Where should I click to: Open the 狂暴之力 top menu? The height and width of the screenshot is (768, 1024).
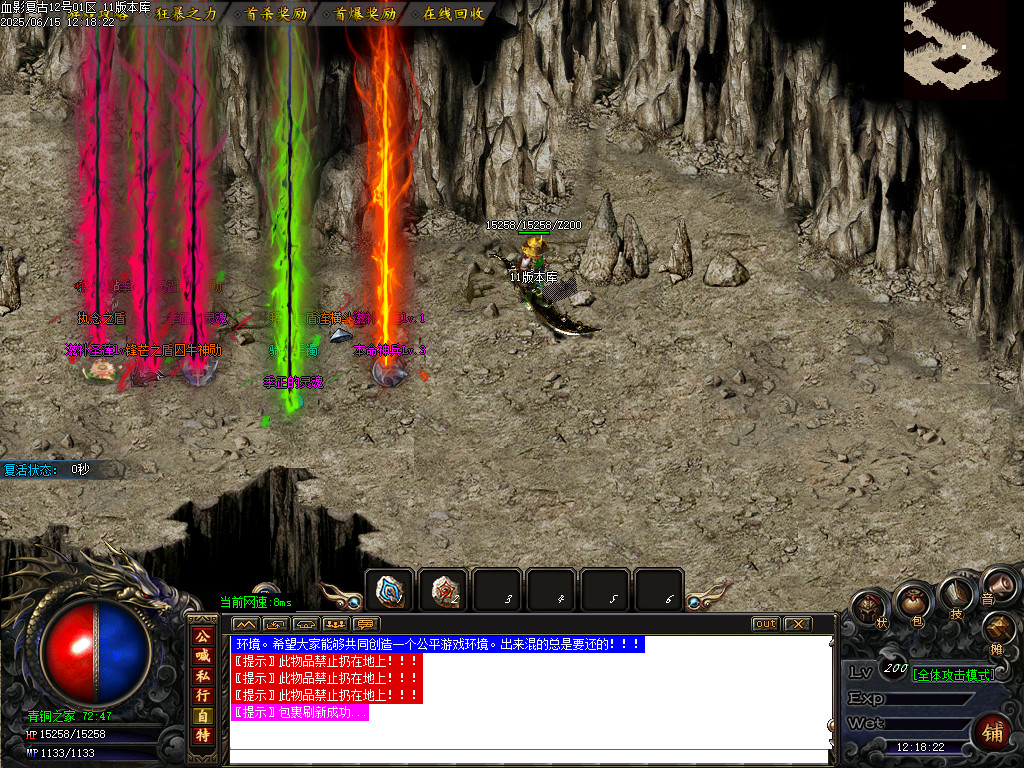pos(187,14)
